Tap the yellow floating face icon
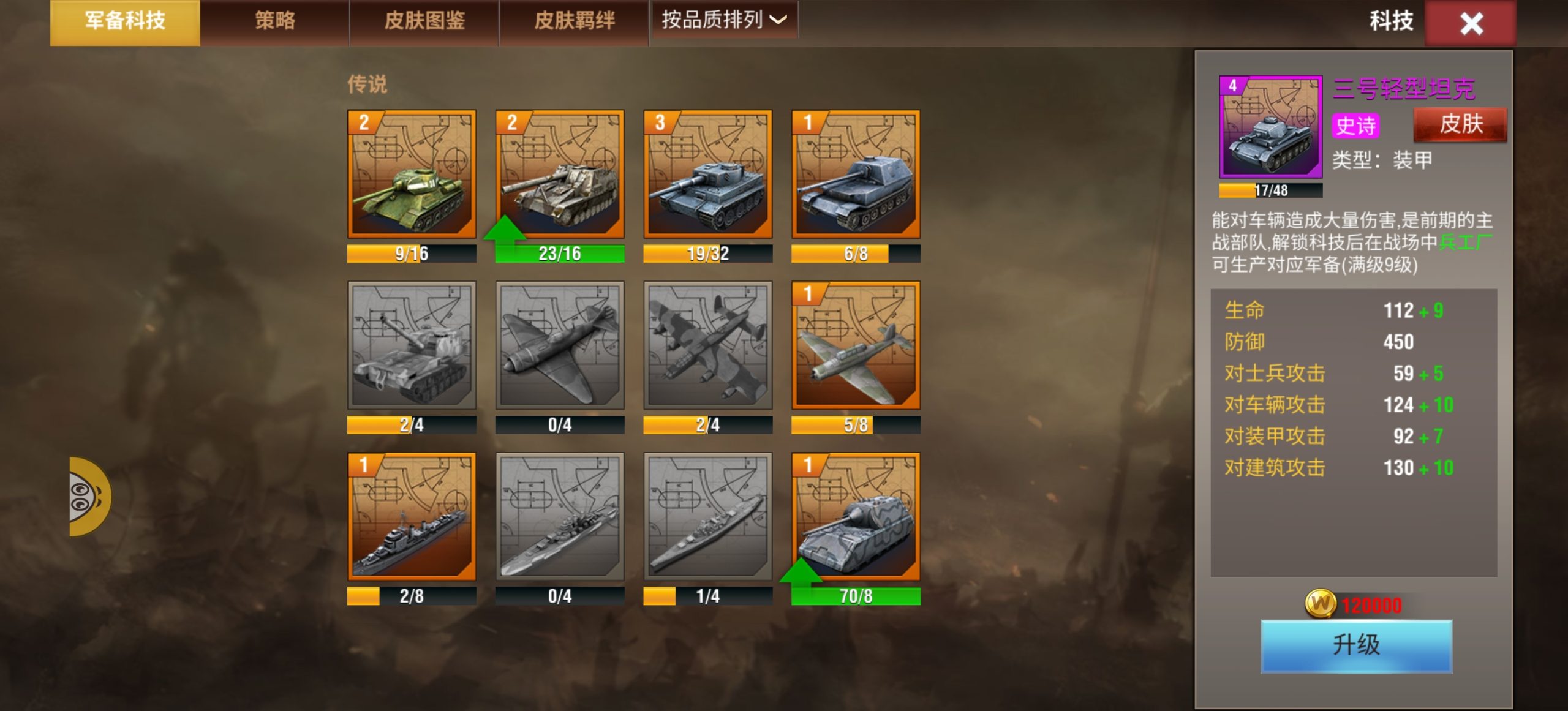1568x711 pixels. click(88, 497)
